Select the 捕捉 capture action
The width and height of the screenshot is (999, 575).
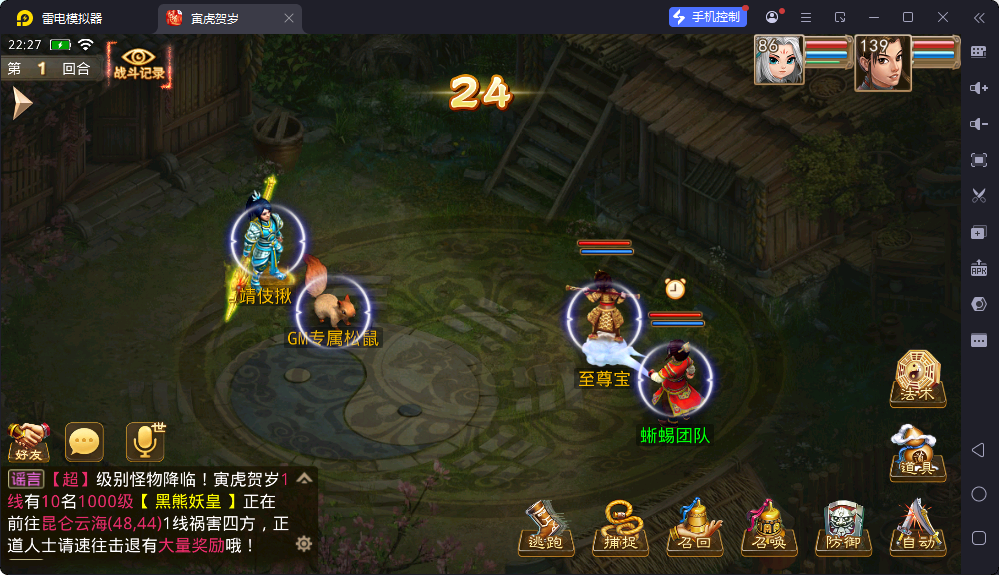[x=620, y=527]
